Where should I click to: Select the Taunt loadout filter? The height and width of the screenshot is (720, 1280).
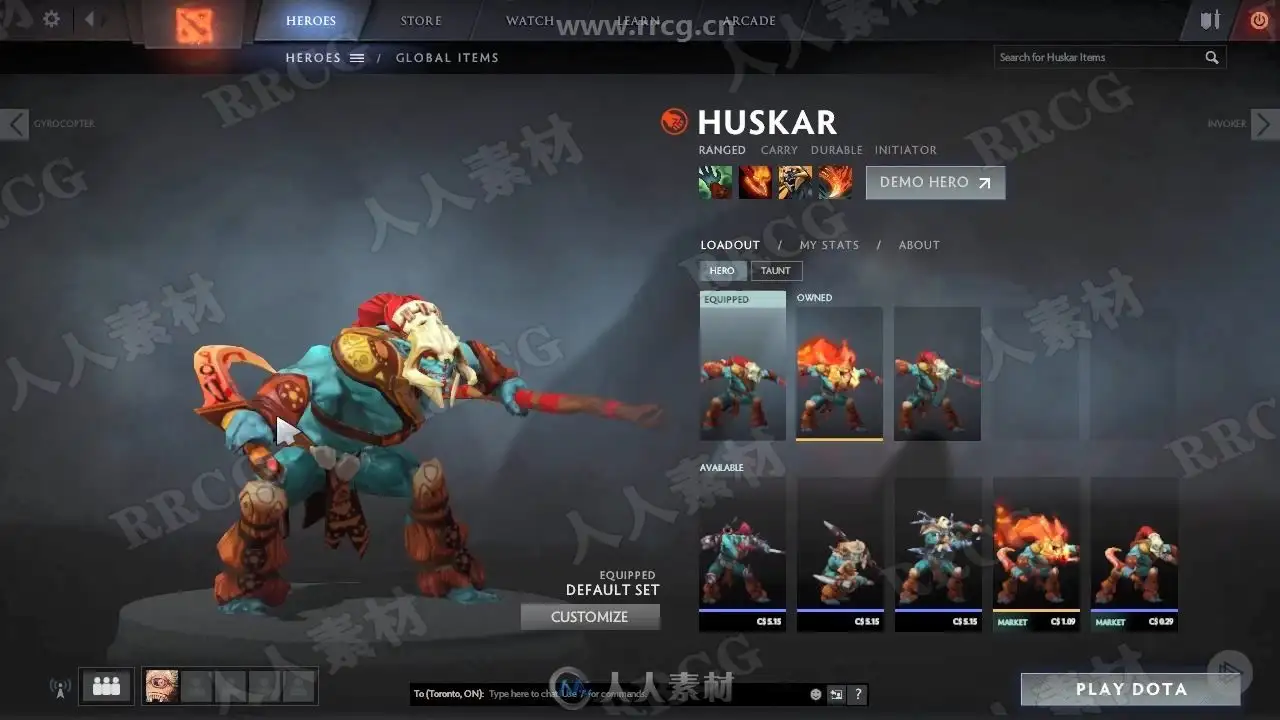click(x=776, y=271)
